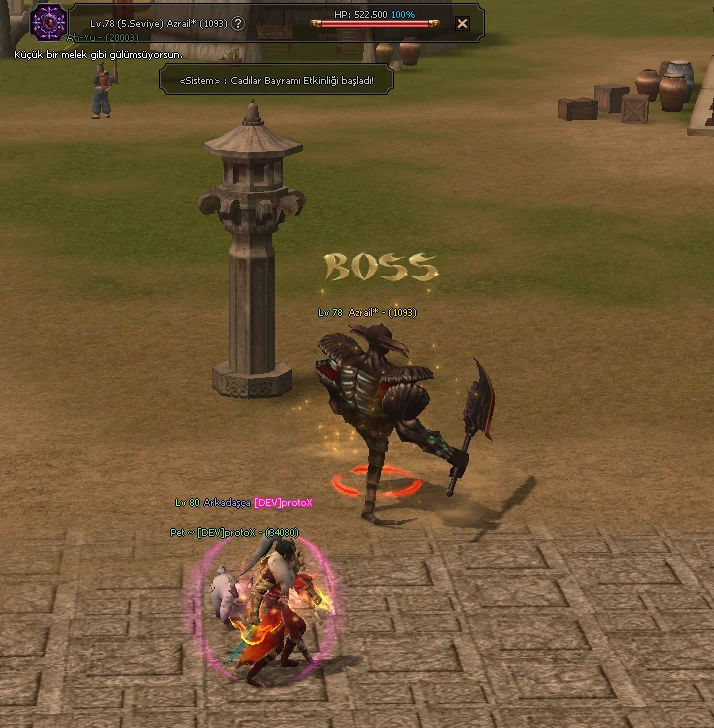The width and height of the screenshot is (714, 728).
Task: Open the question mark info for Azrail
Action: [238, 23]
